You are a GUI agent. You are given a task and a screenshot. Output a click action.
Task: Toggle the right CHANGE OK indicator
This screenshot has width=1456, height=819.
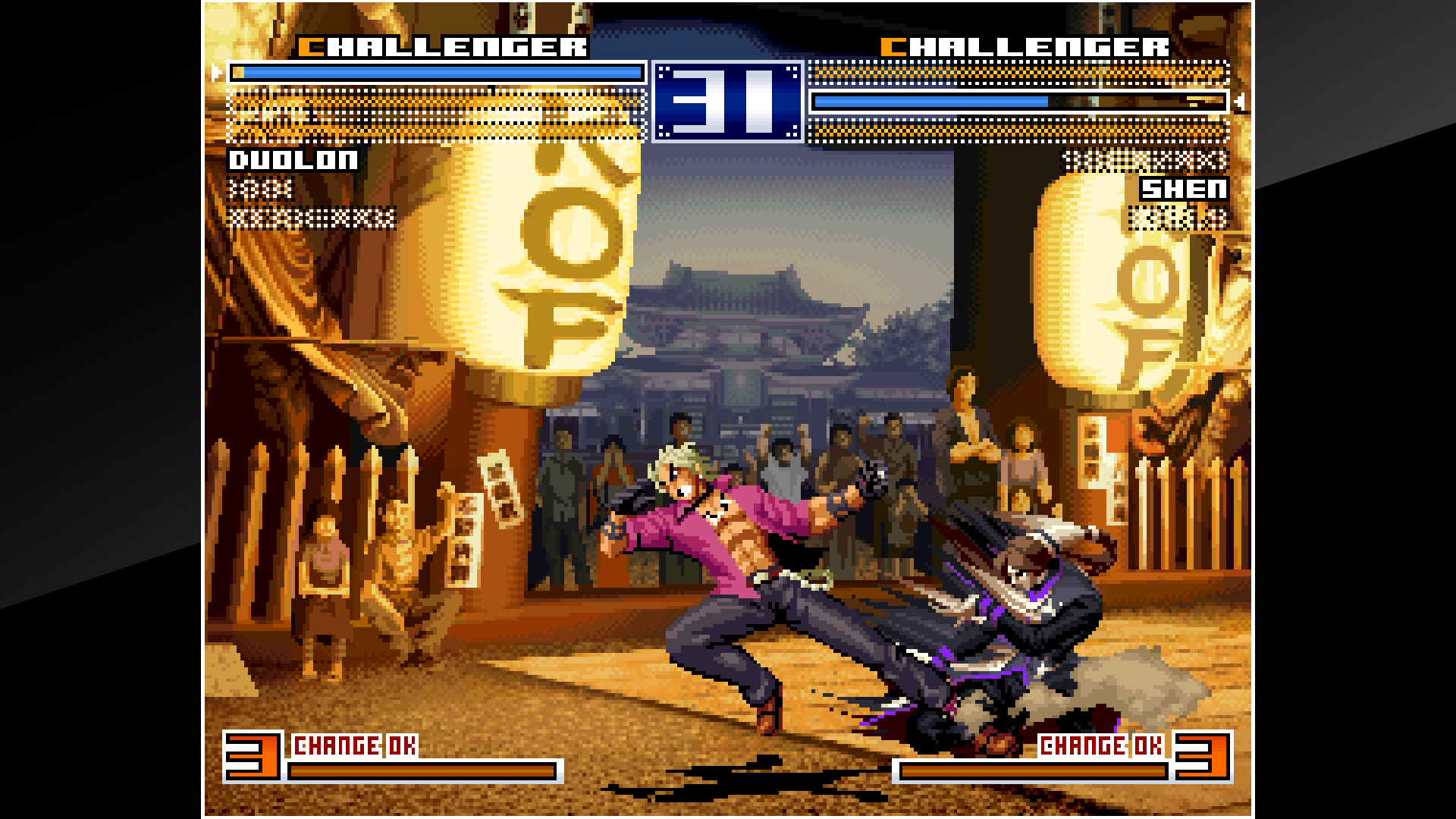(x=1100, y=745)
